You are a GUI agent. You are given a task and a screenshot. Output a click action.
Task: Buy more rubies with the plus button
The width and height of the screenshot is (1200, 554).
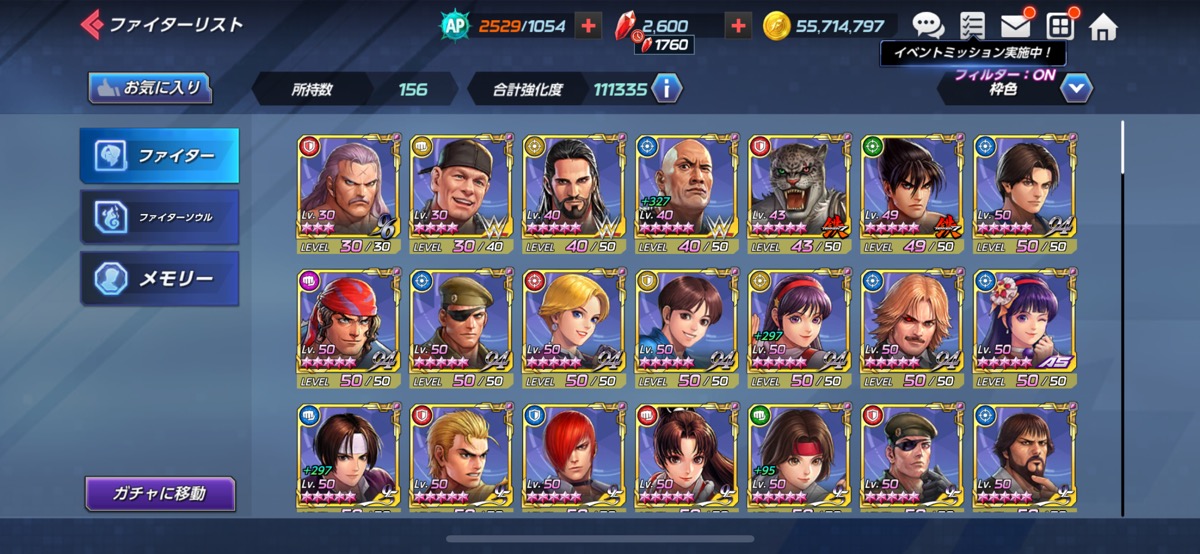pos(738,26)
